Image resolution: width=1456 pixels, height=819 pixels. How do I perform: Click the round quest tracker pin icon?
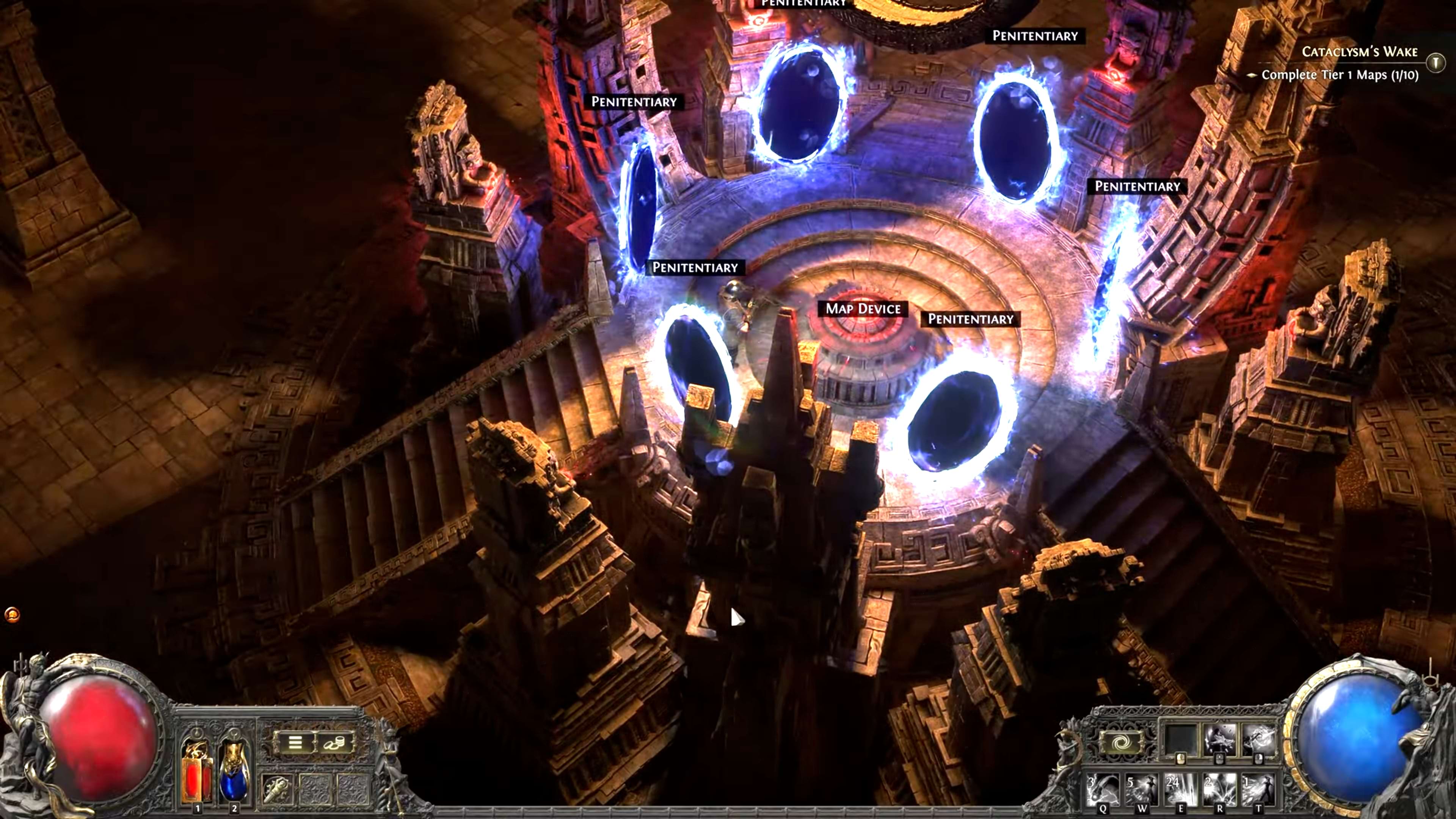pos(1436,61)
